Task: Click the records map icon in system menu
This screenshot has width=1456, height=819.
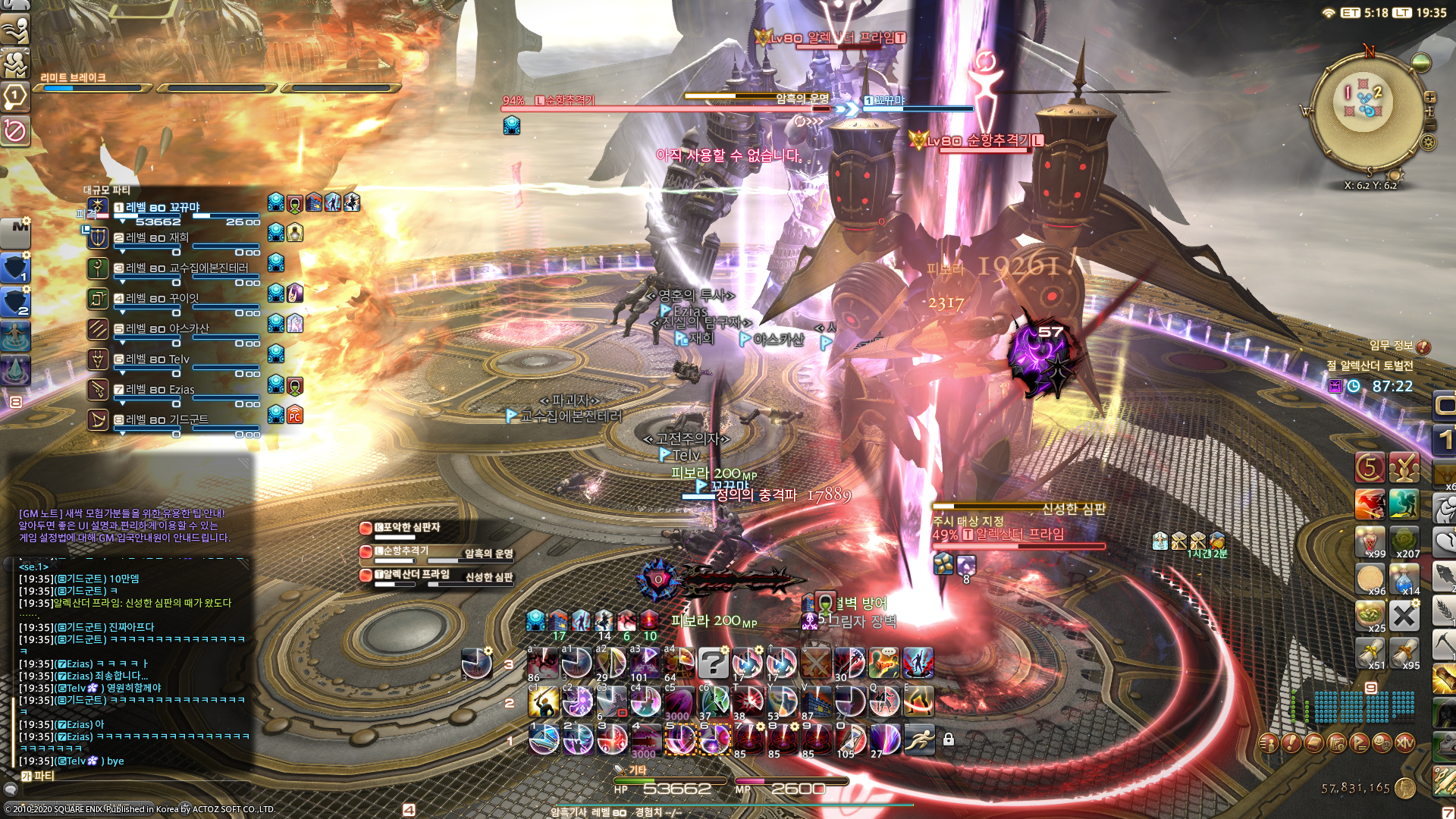Action: [1336, 745]
